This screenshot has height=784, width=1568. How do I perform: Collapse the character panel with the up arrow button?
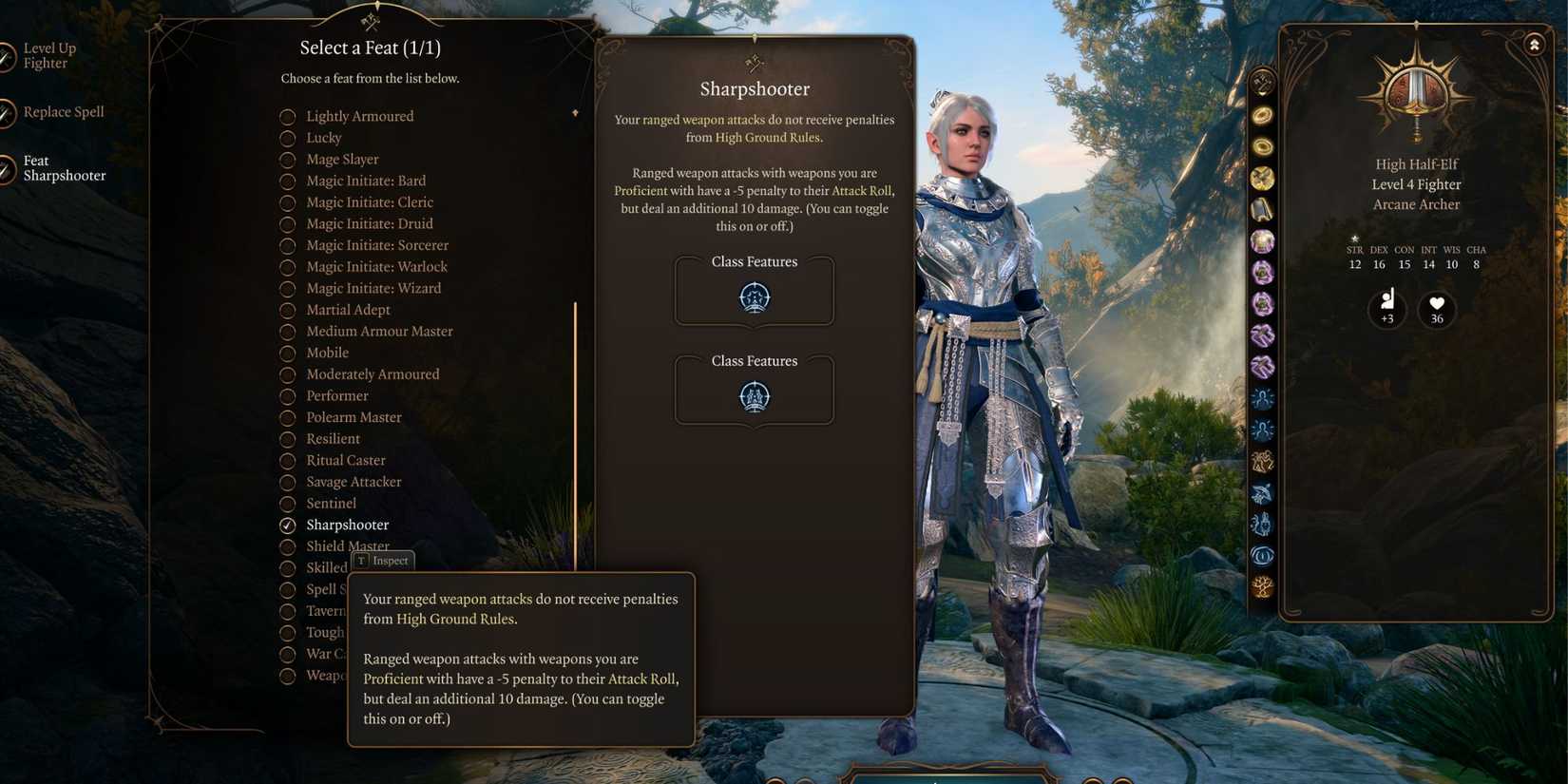(x=1536, y=44)
